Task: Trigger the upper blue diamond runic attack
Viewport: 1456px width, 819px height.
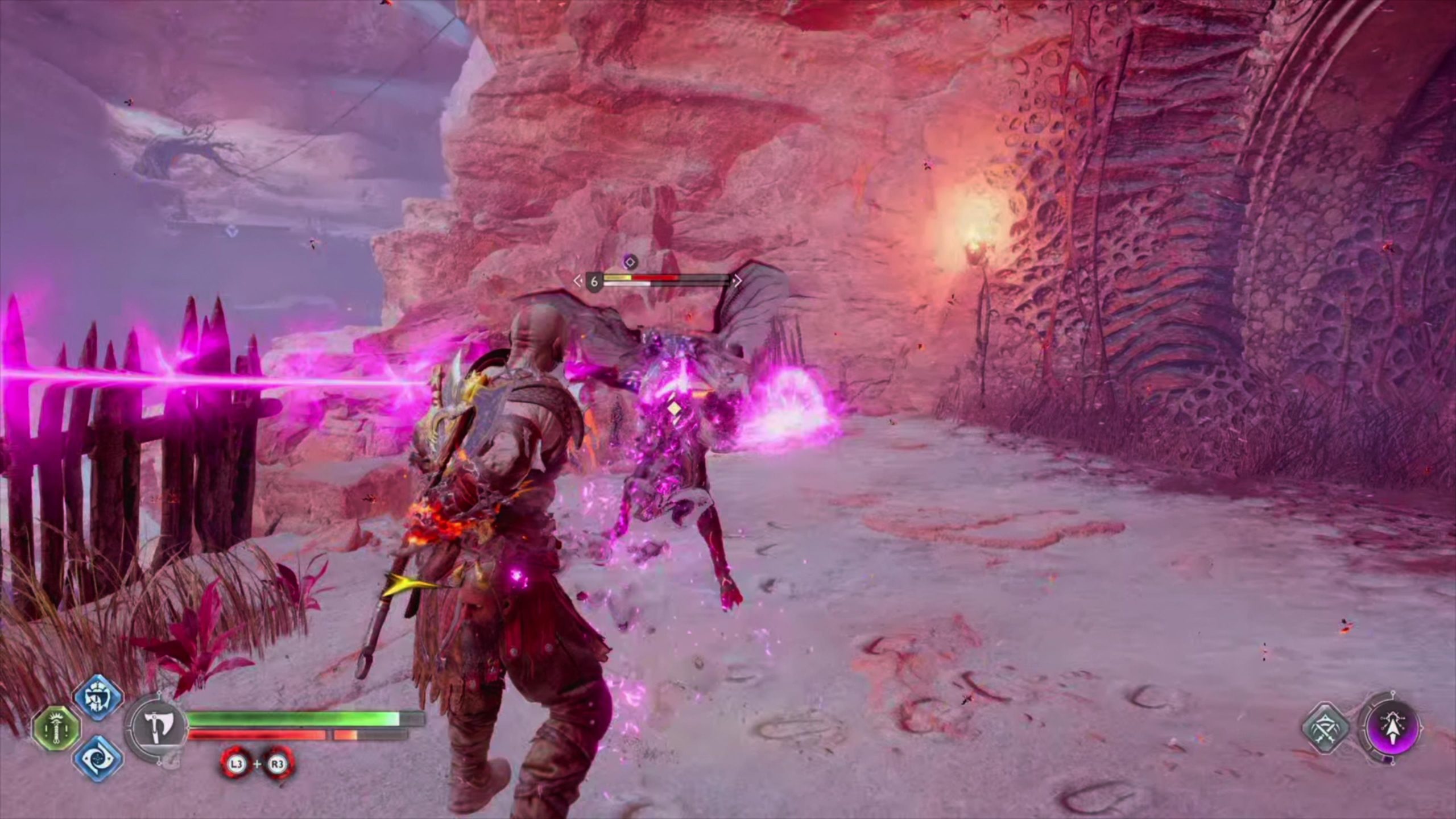Action: [98, 698]
